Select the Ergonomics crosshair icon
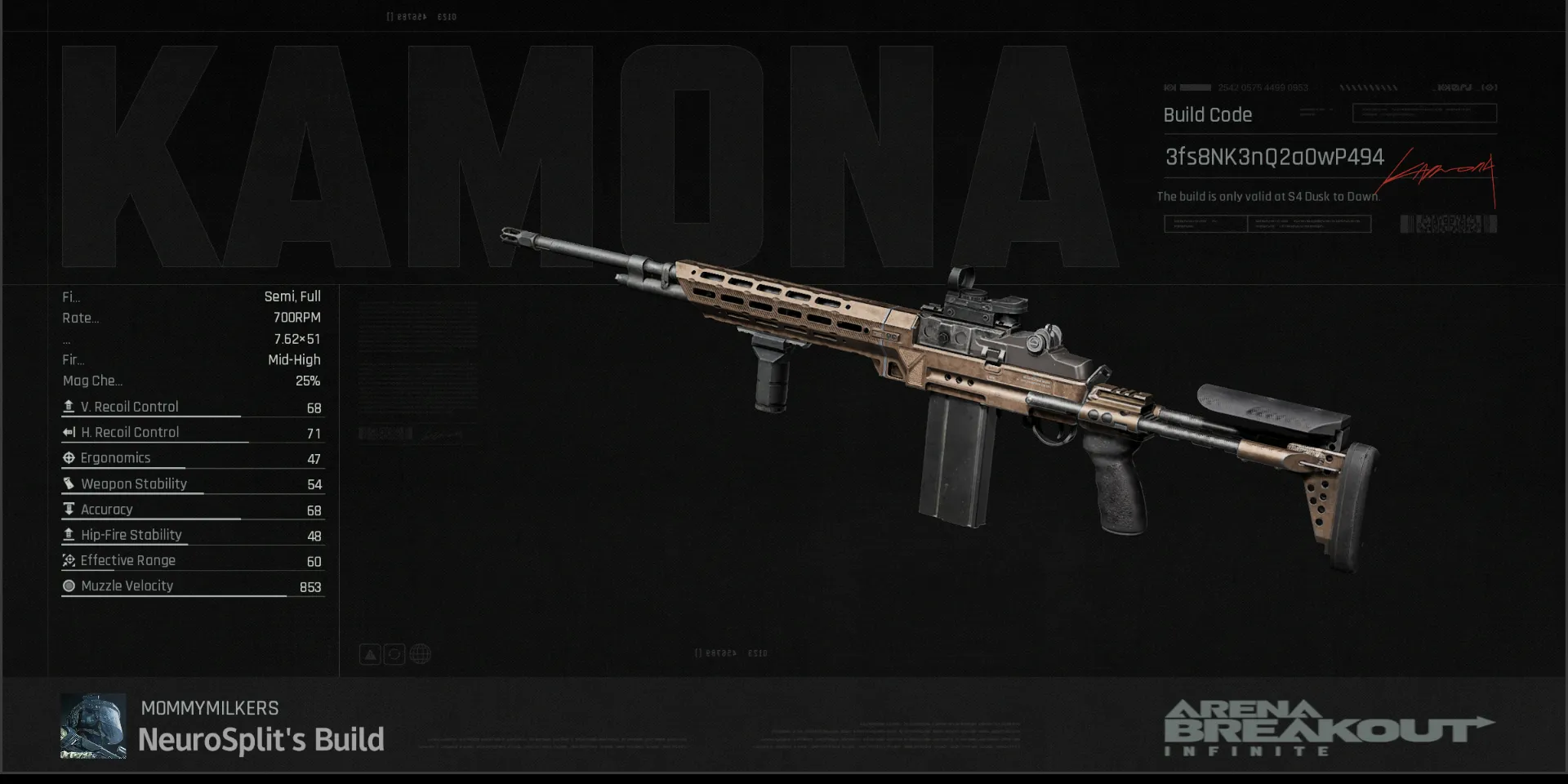Image resolution: width=1568 pixels, height=784 pixels. pyautogui.click(x=69, y=457)
